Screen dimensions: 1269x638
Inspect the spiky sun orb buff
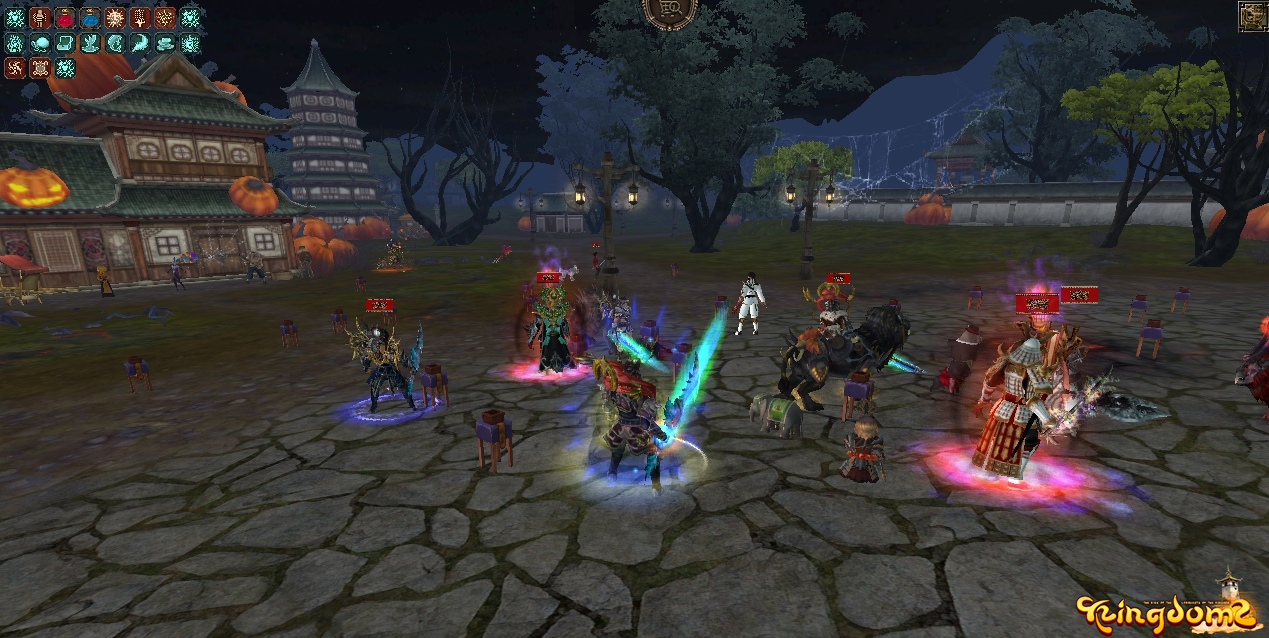tap(115, 18)
